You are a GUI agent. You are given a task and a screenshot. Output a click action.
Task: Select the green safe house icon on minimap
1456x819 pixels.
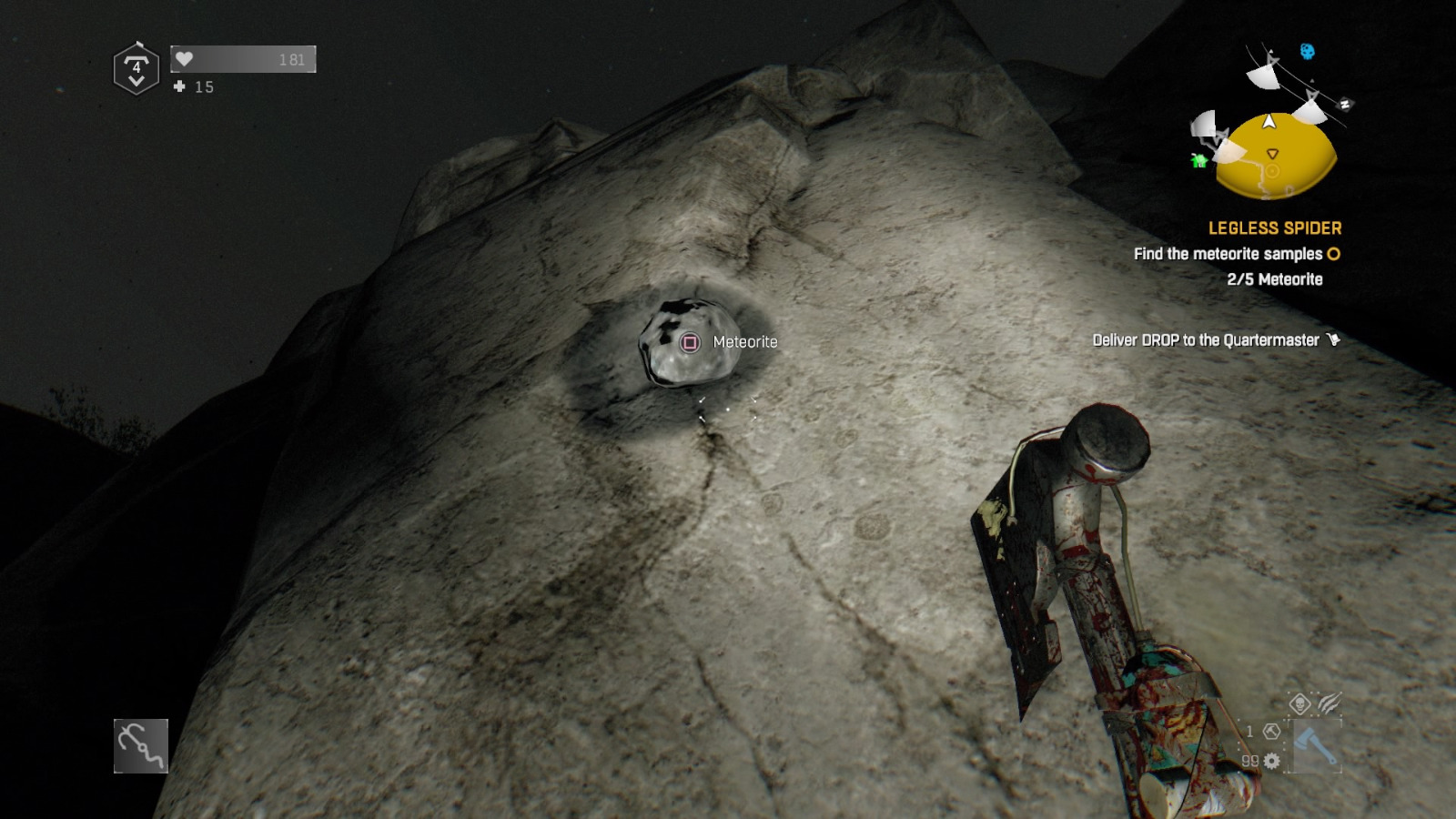click(x=1198, y=161)
